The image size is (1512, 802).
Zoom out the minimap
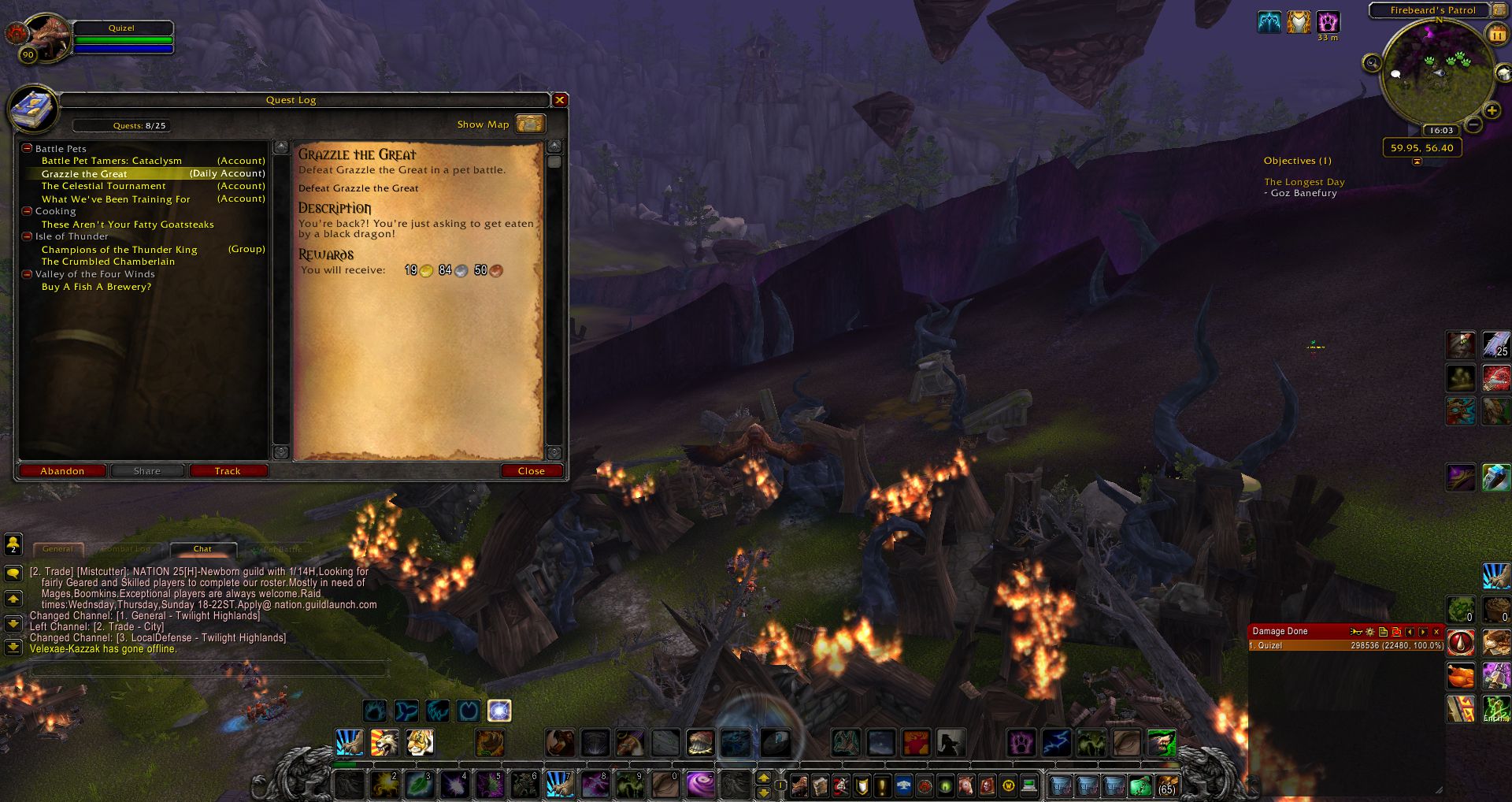coord(1474,124)
